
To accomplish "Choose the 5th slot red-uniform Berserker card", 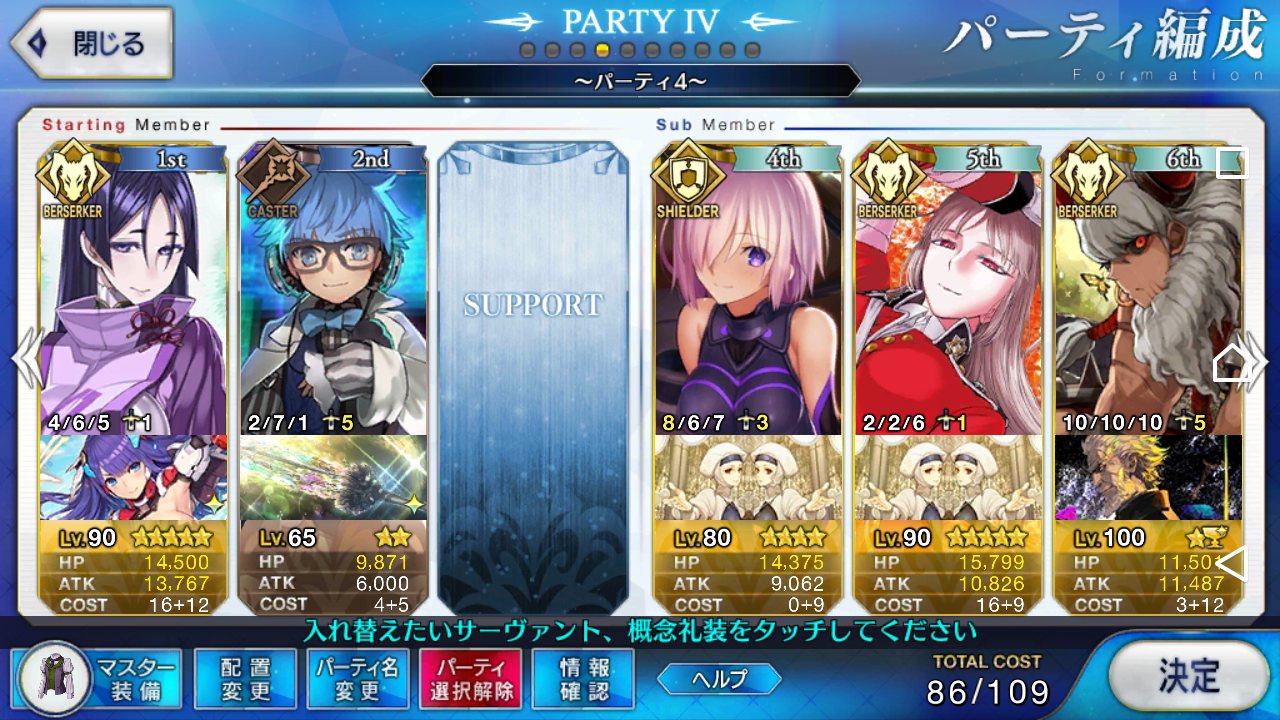I will [x=948, y=300].
